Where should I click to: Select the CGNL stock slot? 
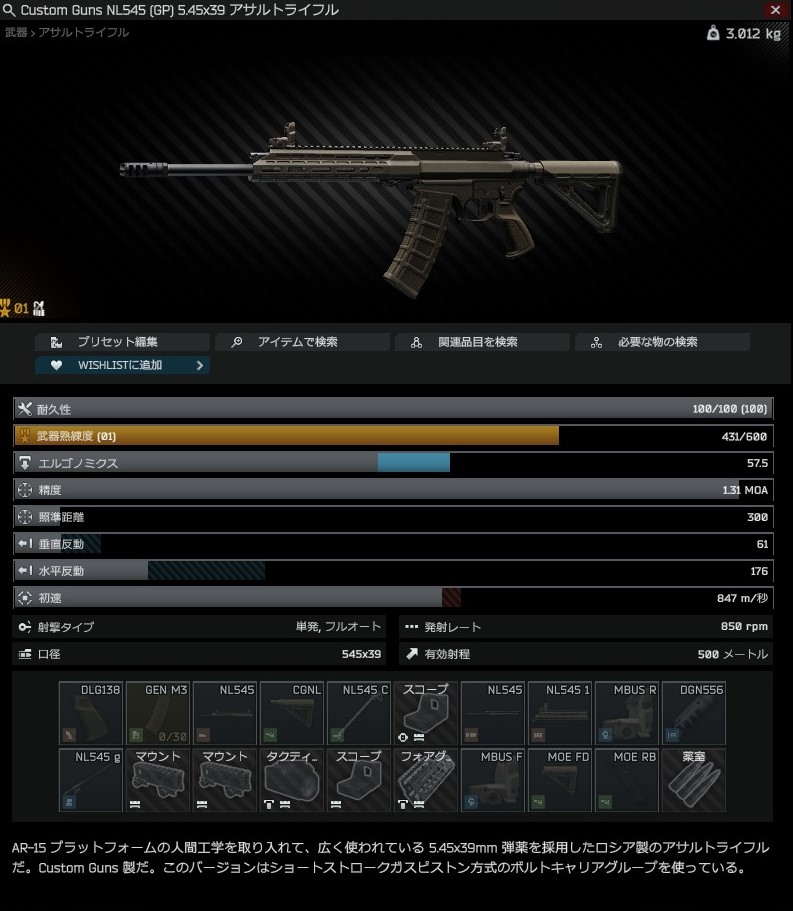(292, 713)
